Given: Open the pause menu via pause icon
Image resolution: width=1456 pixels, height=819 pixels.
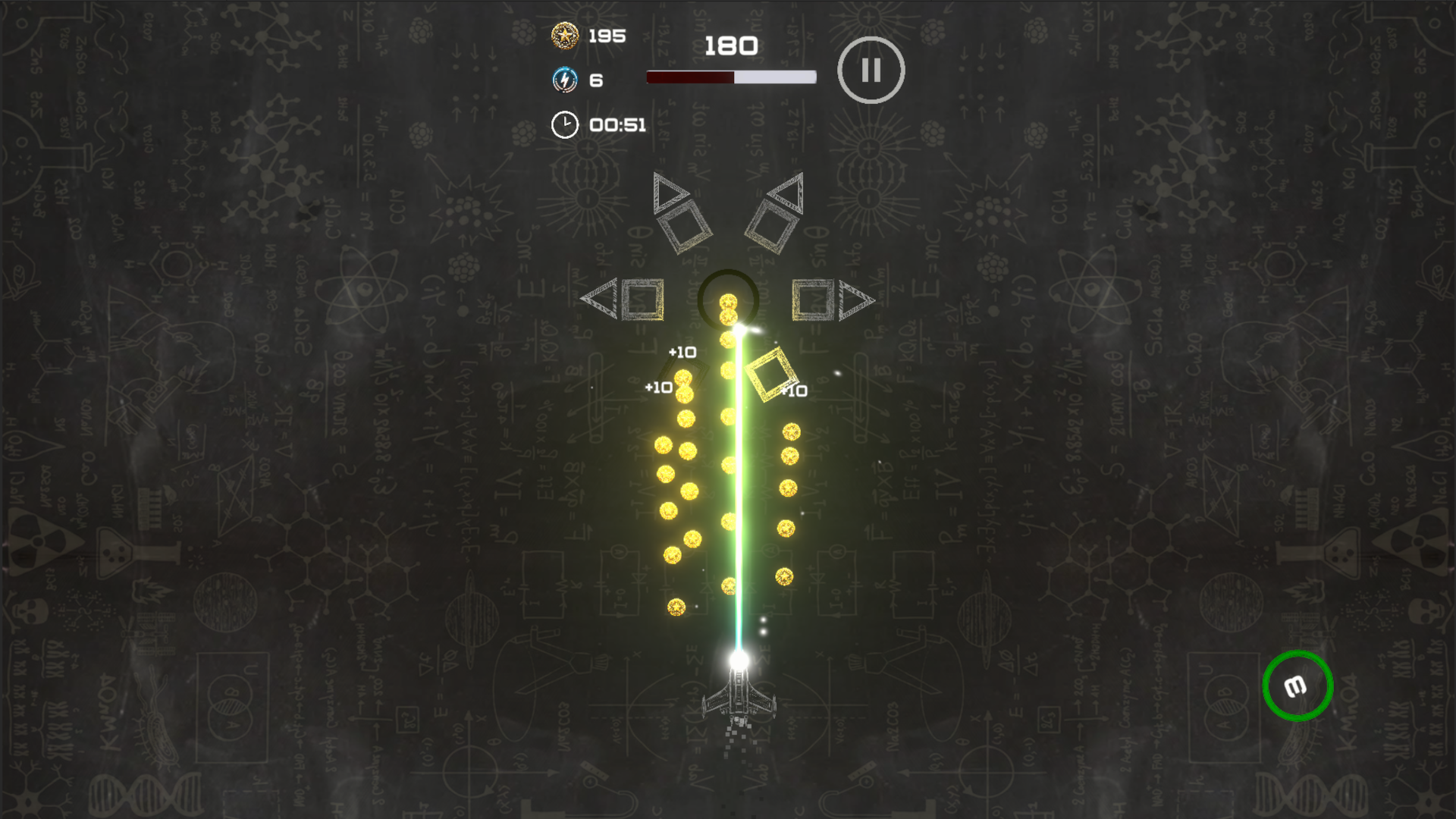Looking at the screenshot, I should point(871,69).
